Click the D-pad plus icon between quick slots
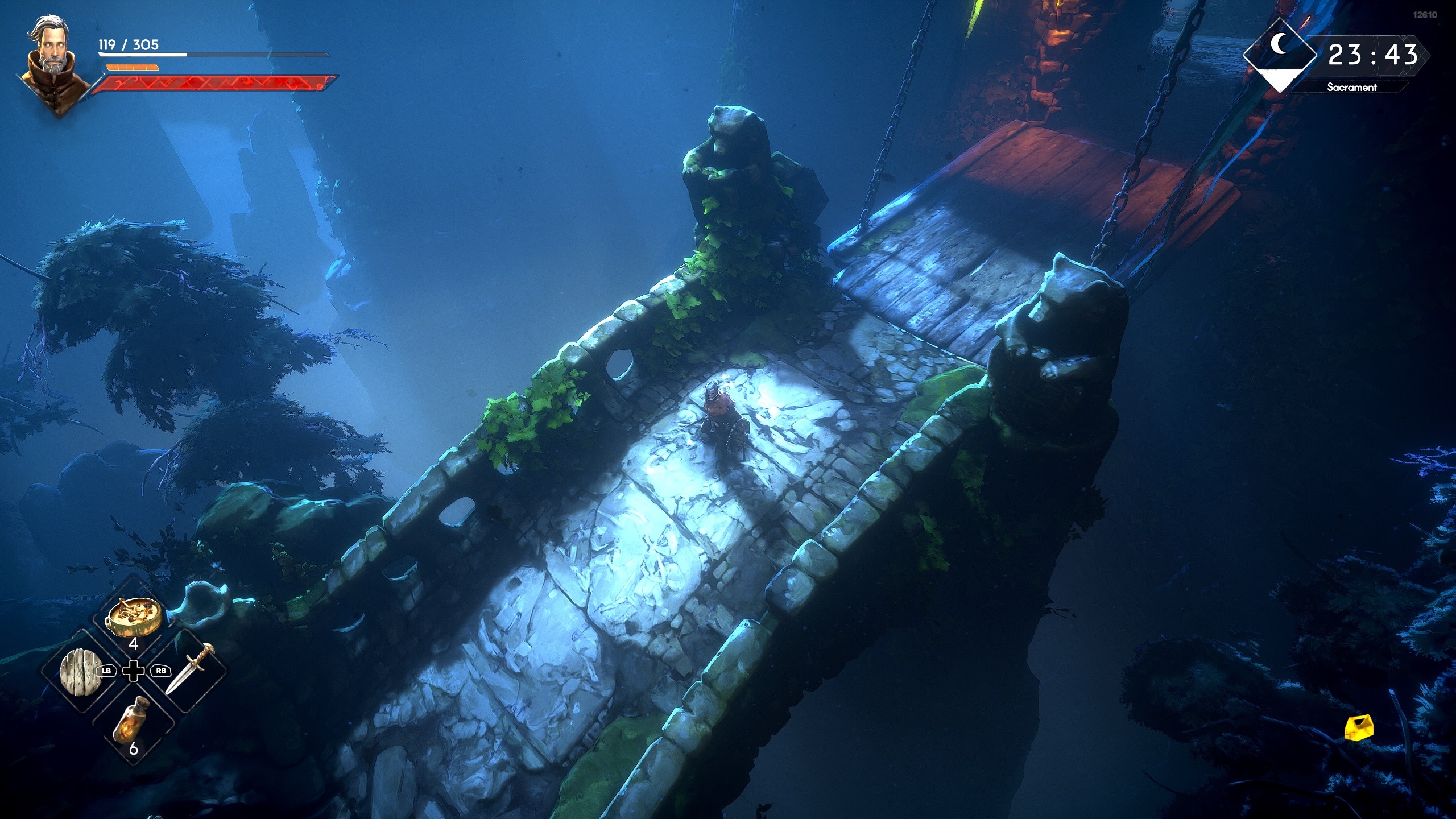This screenshot has width=1456, height=819. pos(134,670)
